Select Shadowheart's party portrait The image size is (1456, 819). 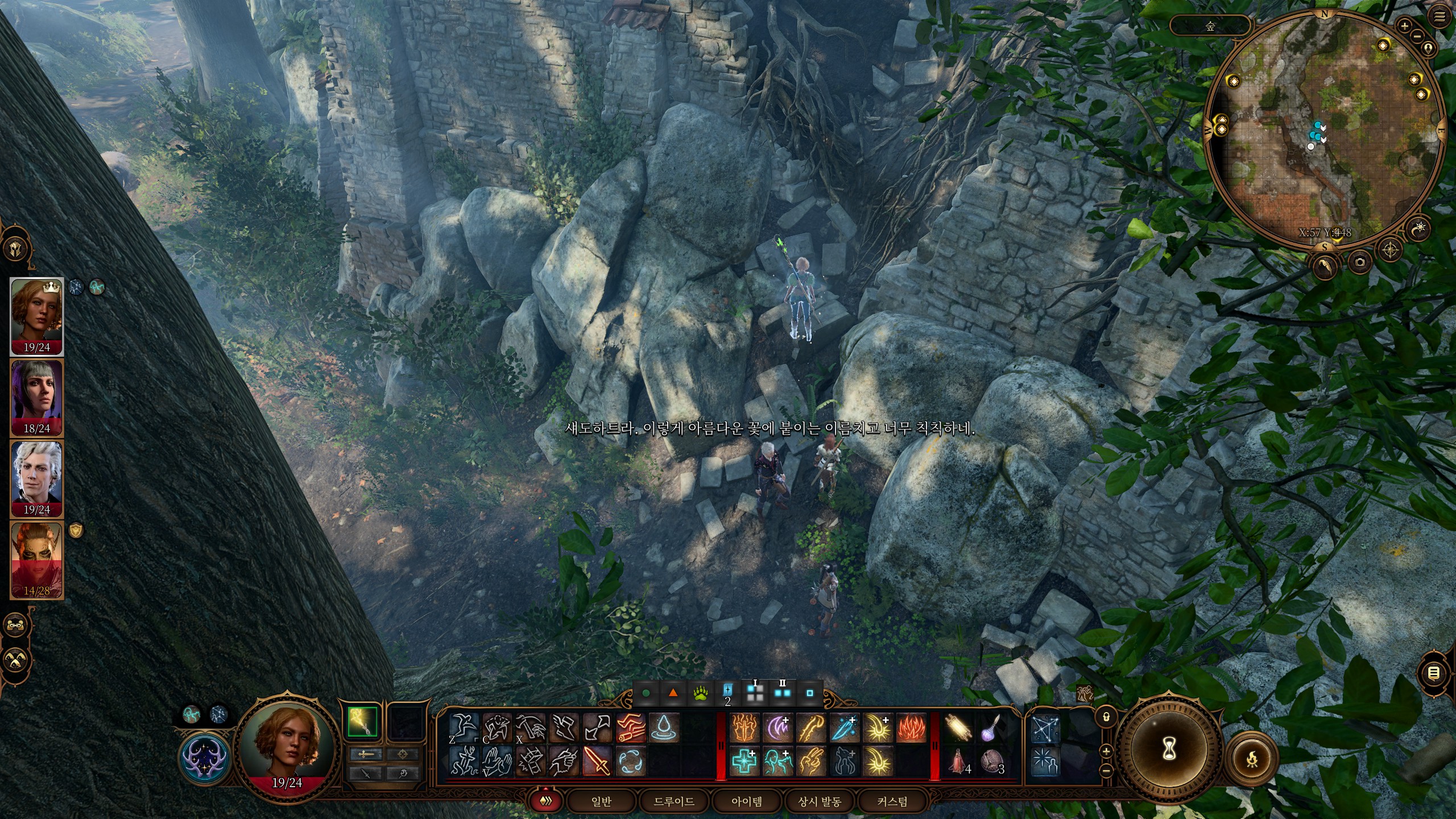(37, 397)
